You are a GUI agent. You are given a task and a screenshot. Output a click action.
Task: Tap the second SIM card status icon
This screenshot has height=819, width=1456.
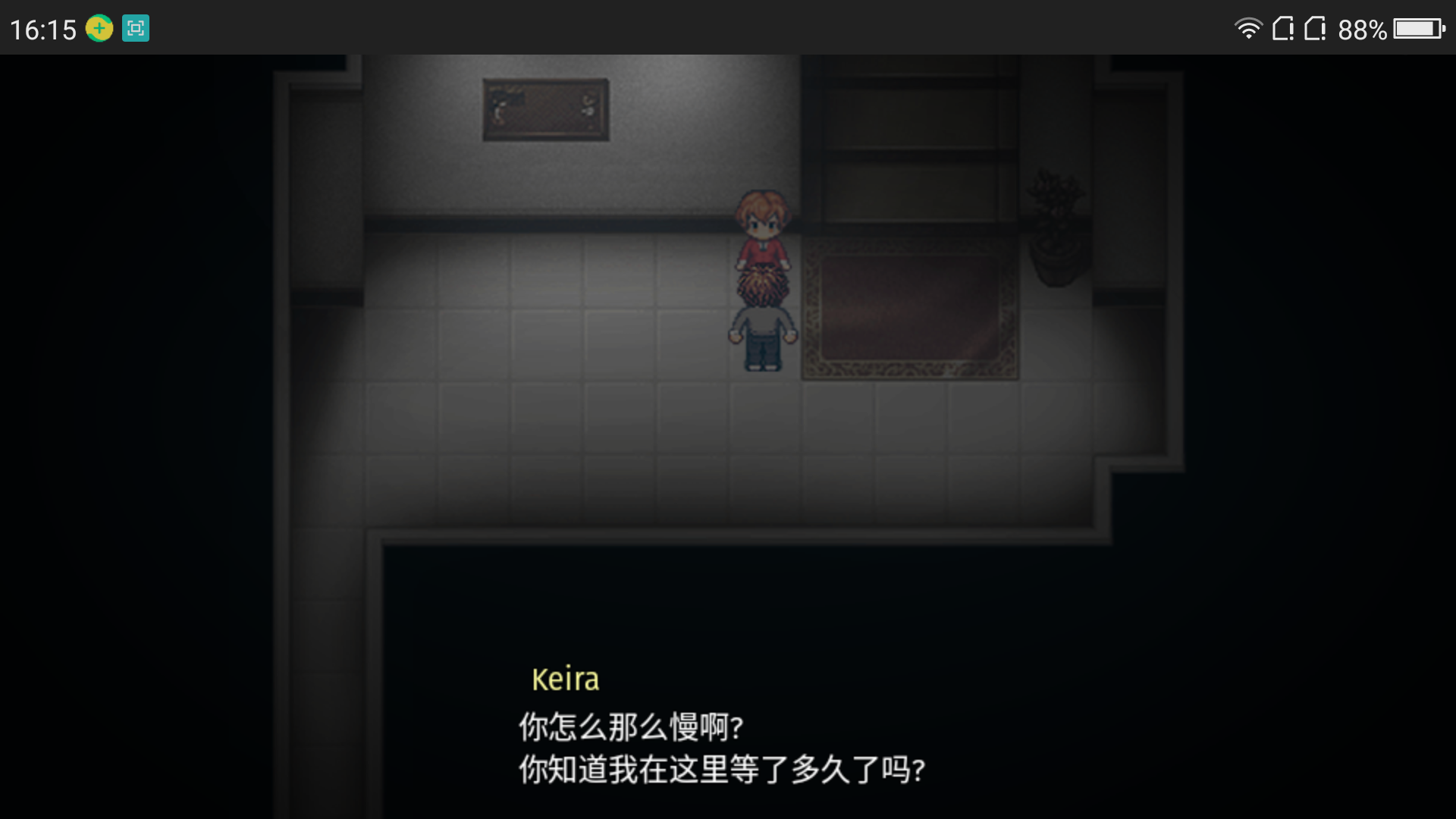pyautogui.click(x=1314, y=28)
